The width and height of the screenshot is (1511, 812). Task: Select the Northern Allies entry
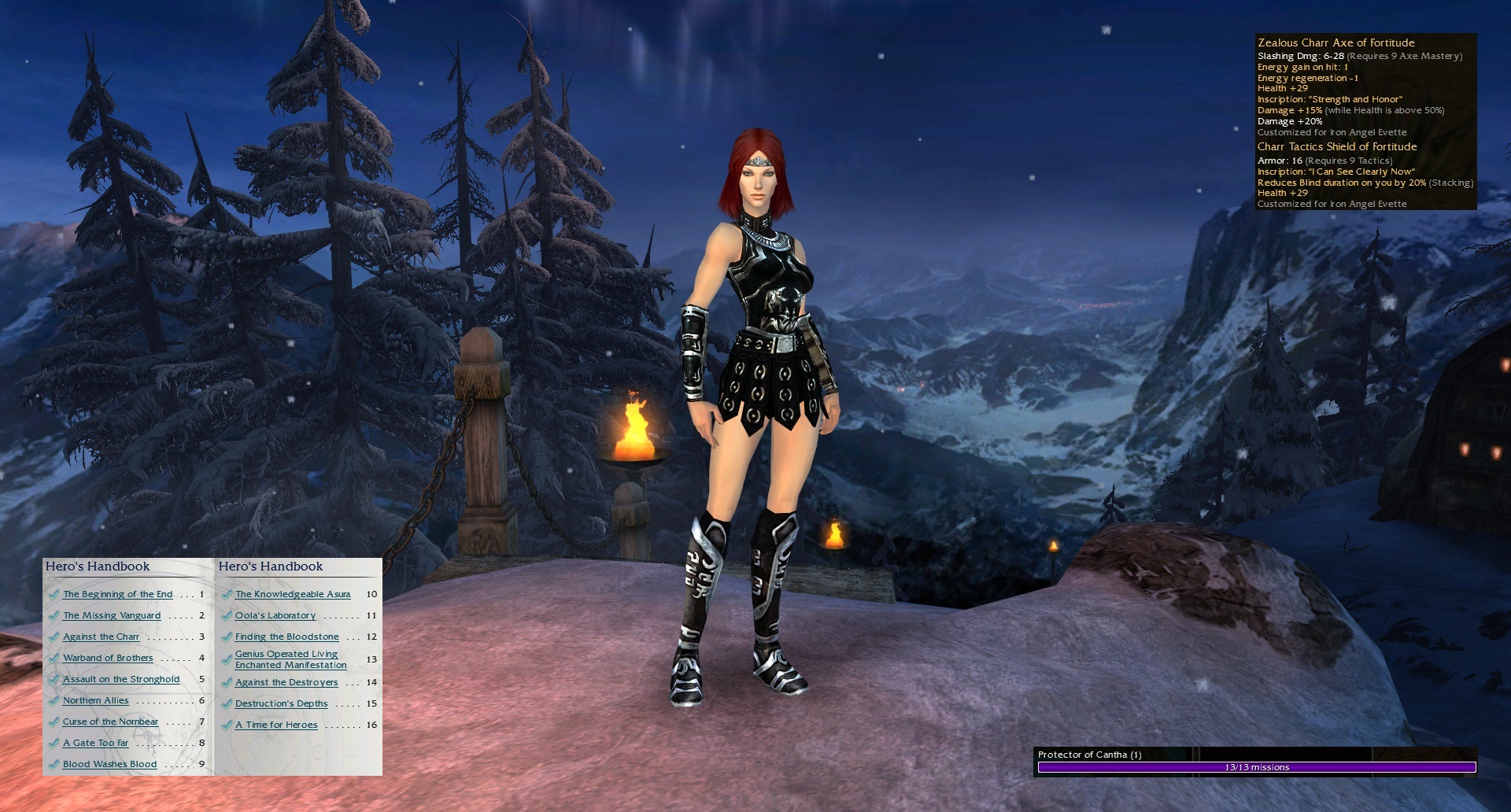pyautogui.click(x=95, y=700)
